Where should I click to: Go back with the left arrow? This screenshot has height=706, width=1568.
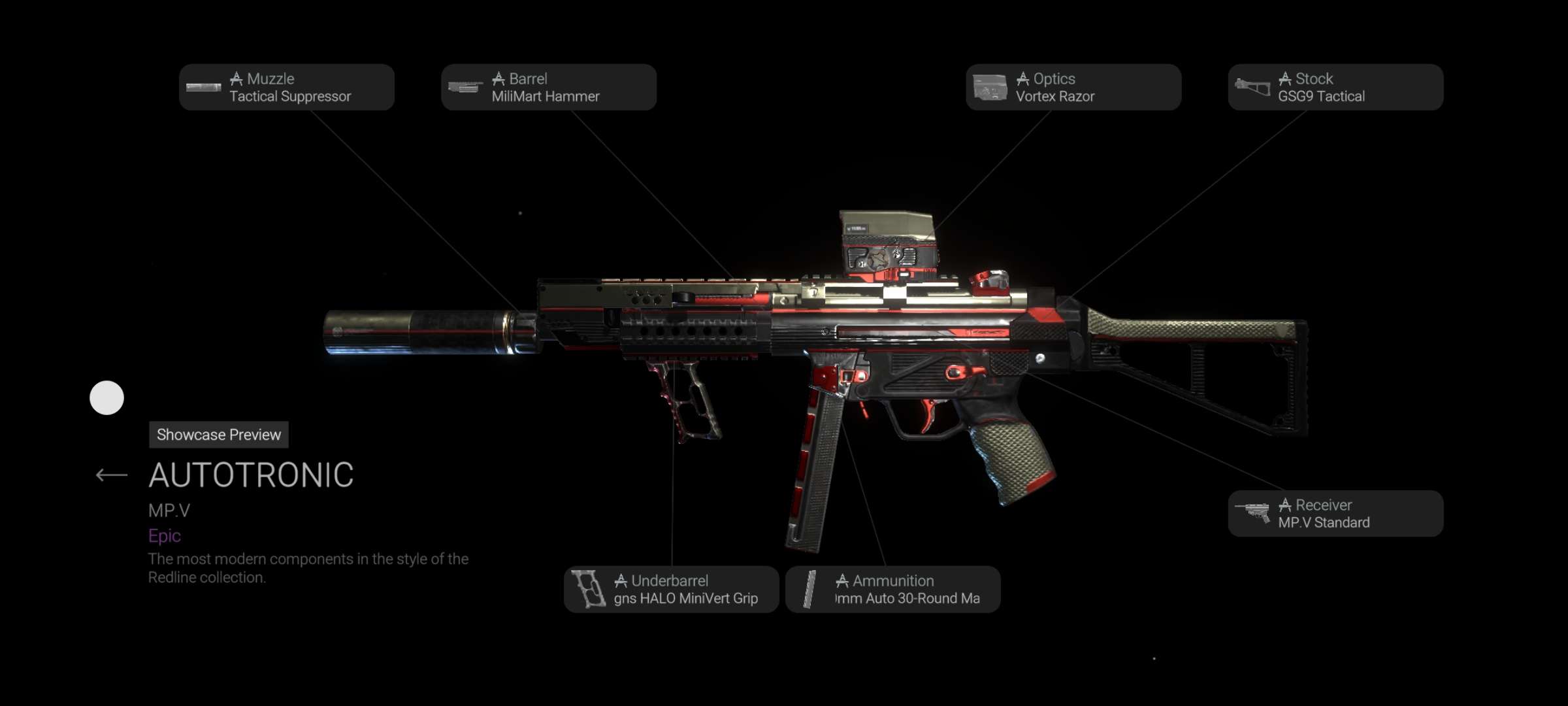point(111,475)
